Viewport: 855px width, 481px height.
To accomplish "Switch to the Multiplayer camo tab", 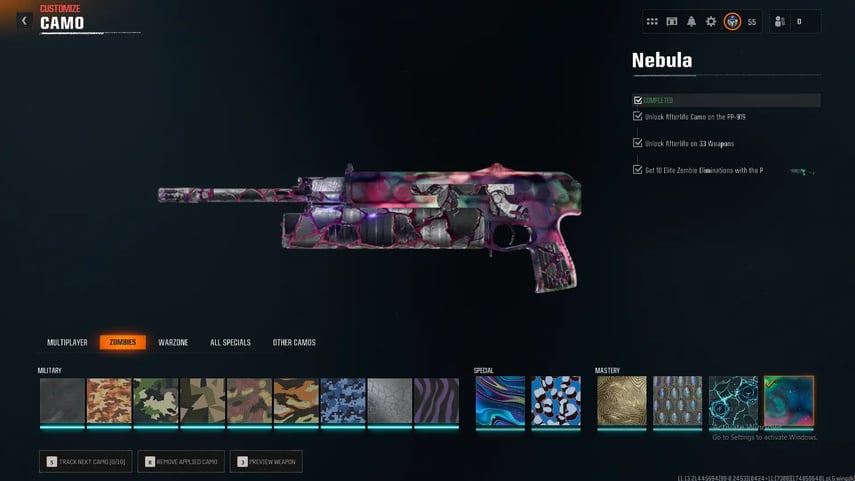I will (67, 343).
